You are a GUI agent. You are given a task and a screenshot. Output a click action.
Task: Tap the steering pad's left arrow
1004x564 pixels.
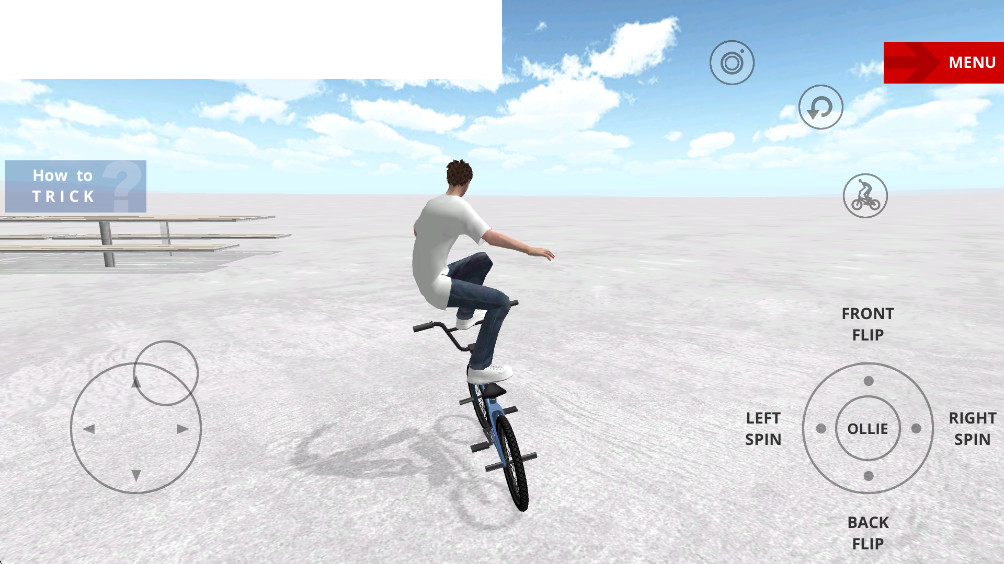[88, 429]
